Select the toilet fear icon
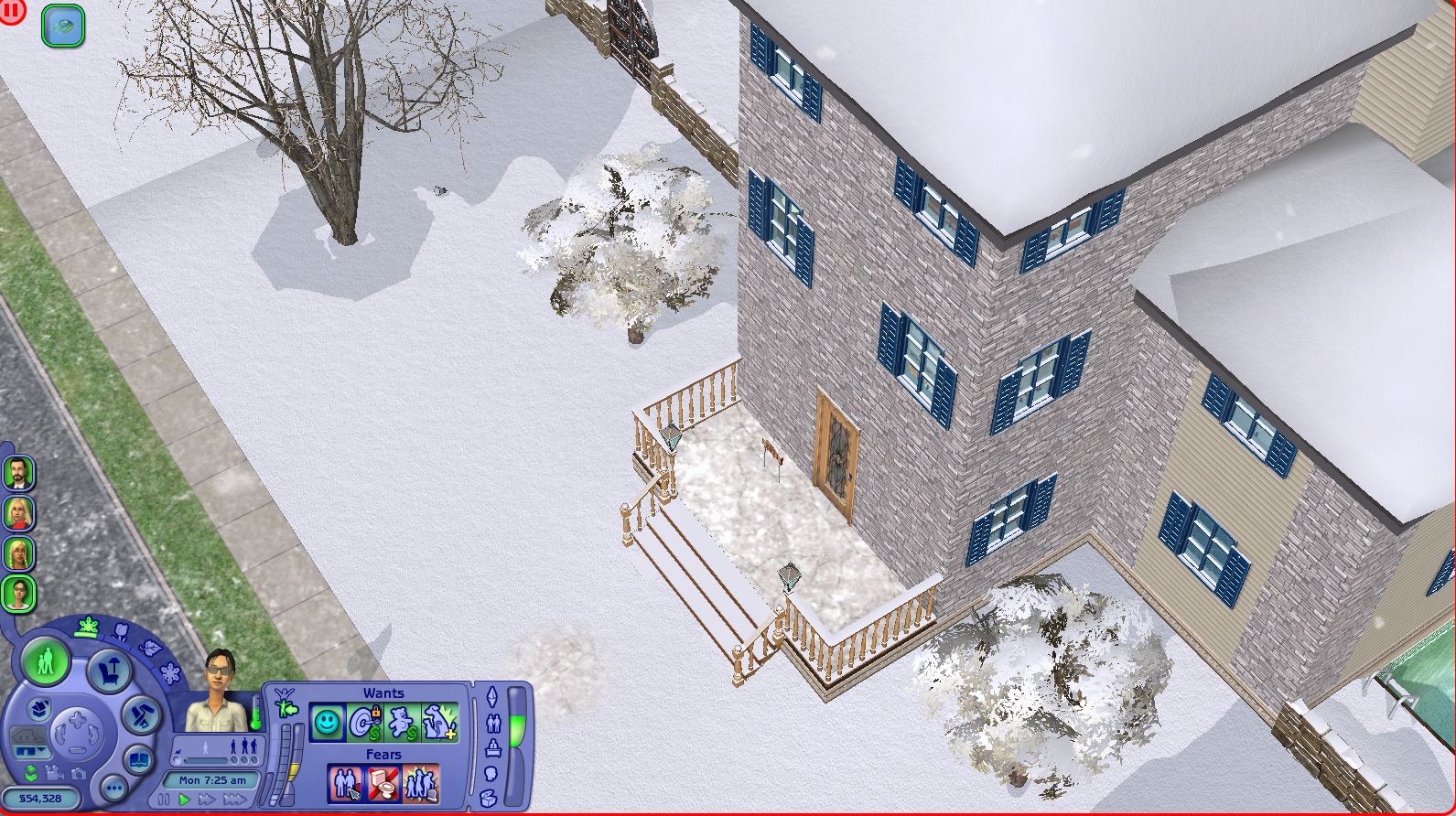The width and height of the screenshot is (1456, 816). [383, 783]
